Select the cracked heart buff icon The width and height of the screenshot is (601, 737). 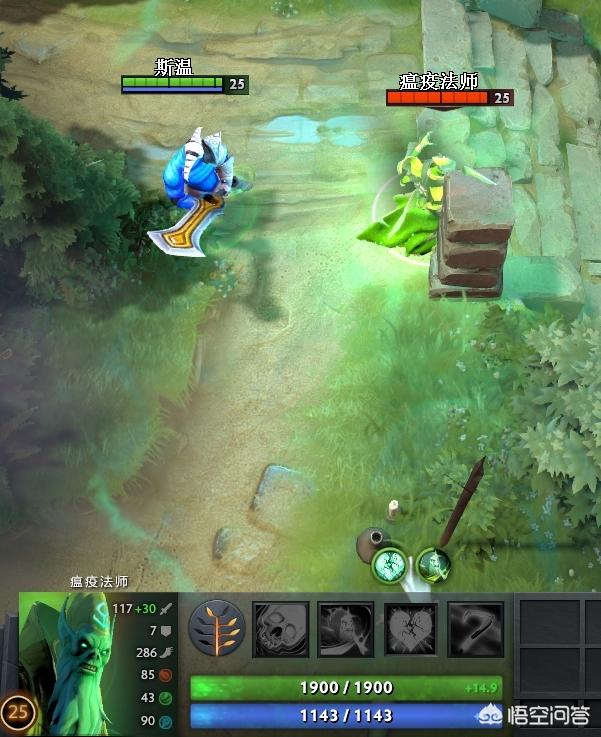point(387,566)
